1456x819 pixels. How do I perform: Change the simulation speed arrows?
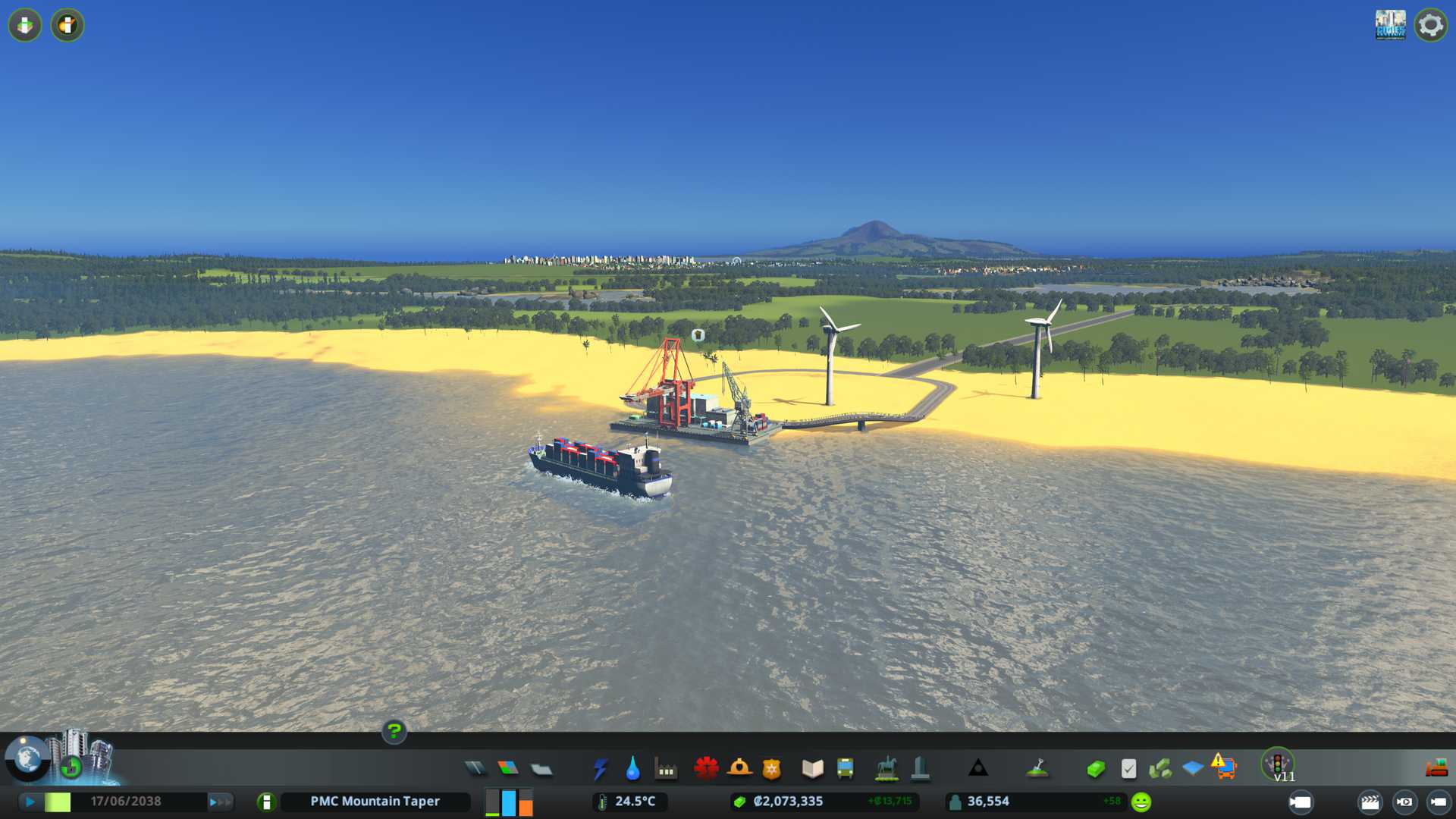click(220, 802)
